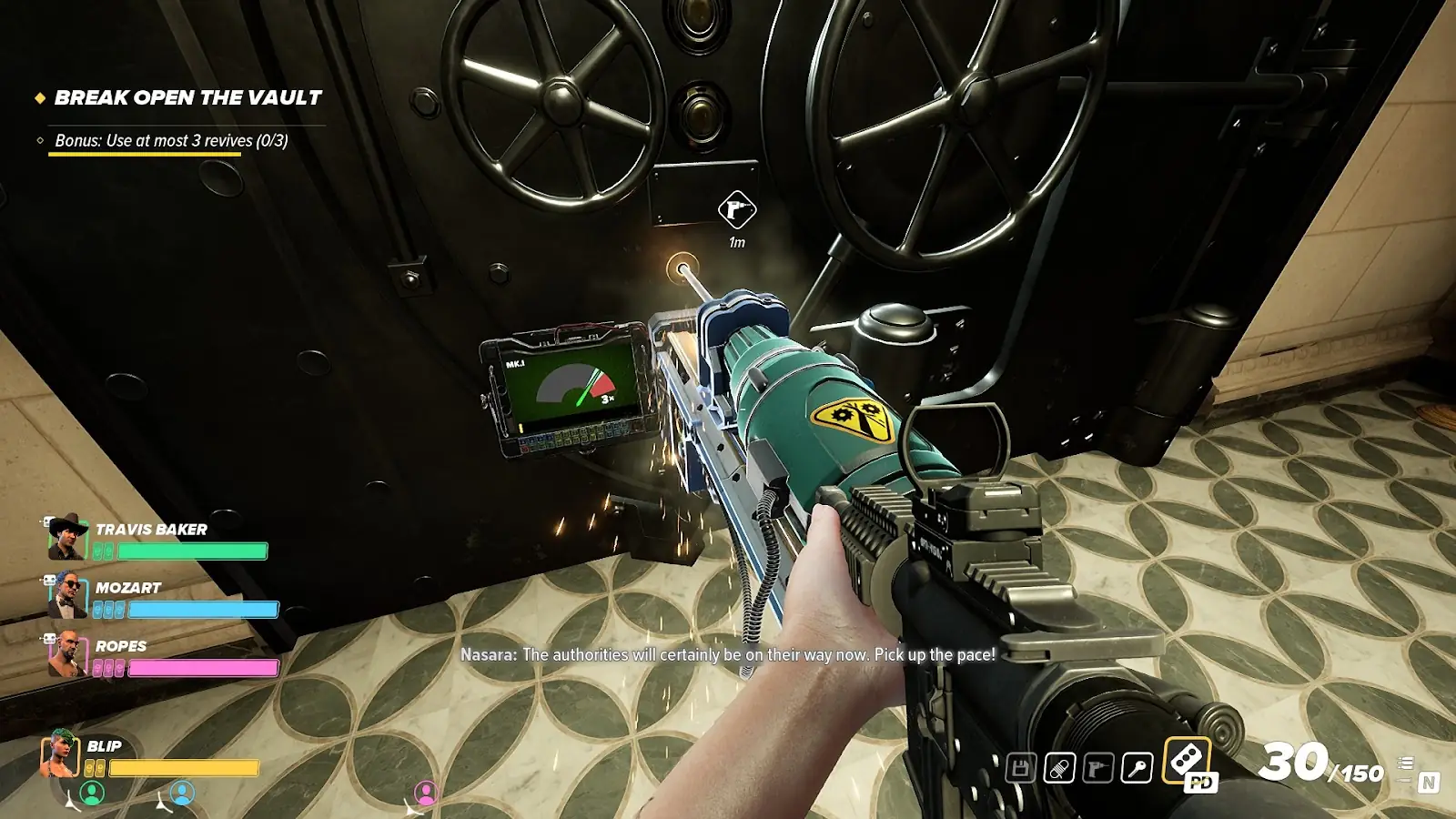
Task: Open the Break Open the Vault objective
Action: pos(187,98)
